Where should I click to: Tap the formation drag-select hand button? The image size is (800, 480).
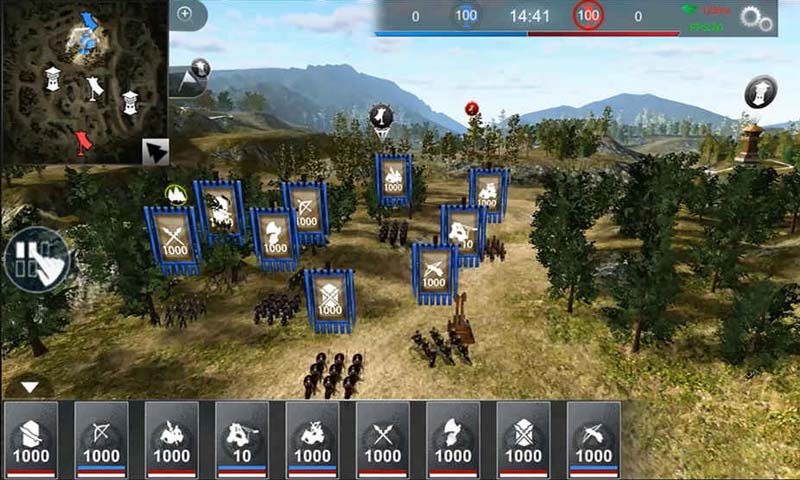point(37,260)
